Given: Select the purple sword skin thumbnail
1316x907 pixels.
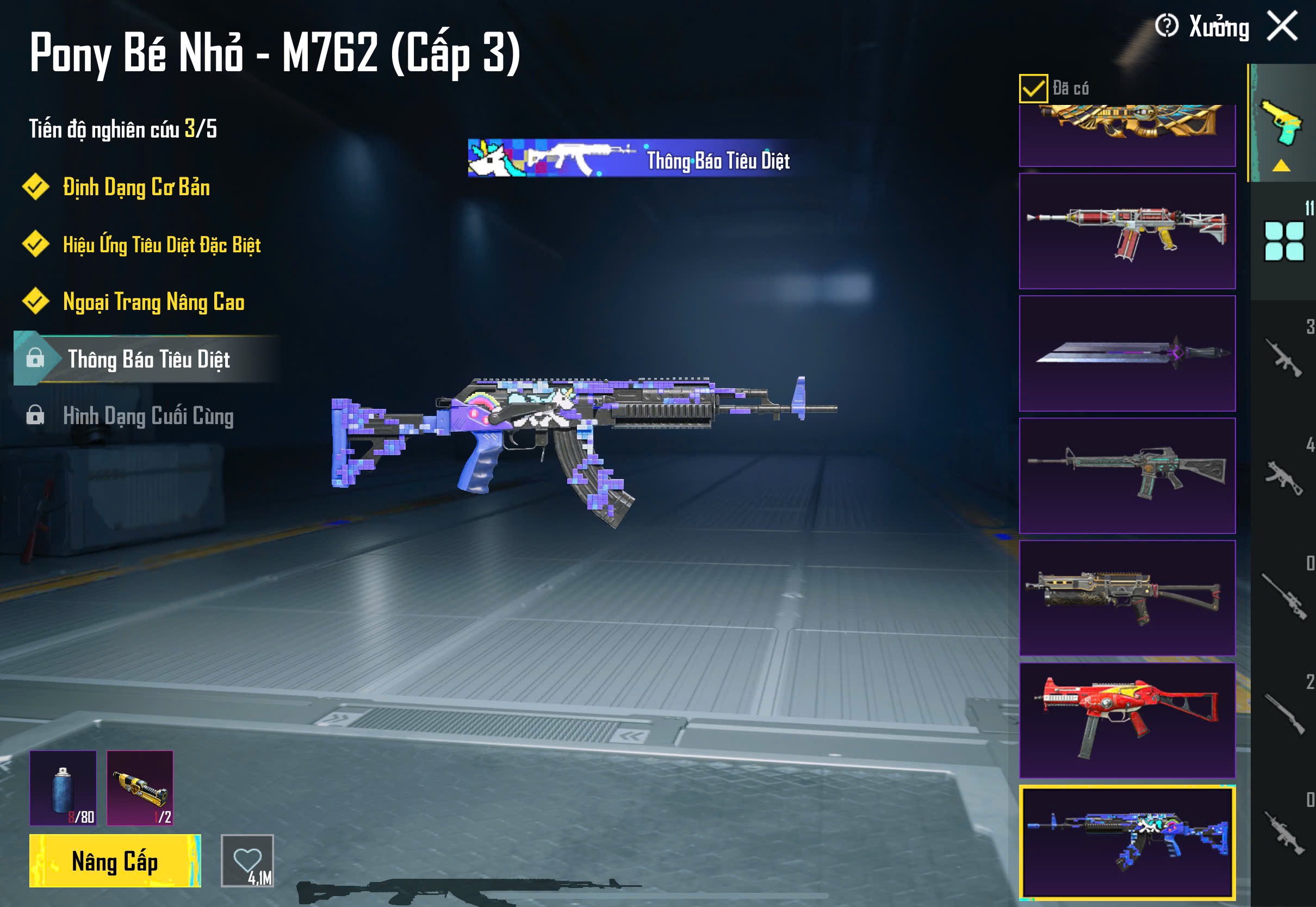Looking at the screenshot, I should click(1127, 353).
